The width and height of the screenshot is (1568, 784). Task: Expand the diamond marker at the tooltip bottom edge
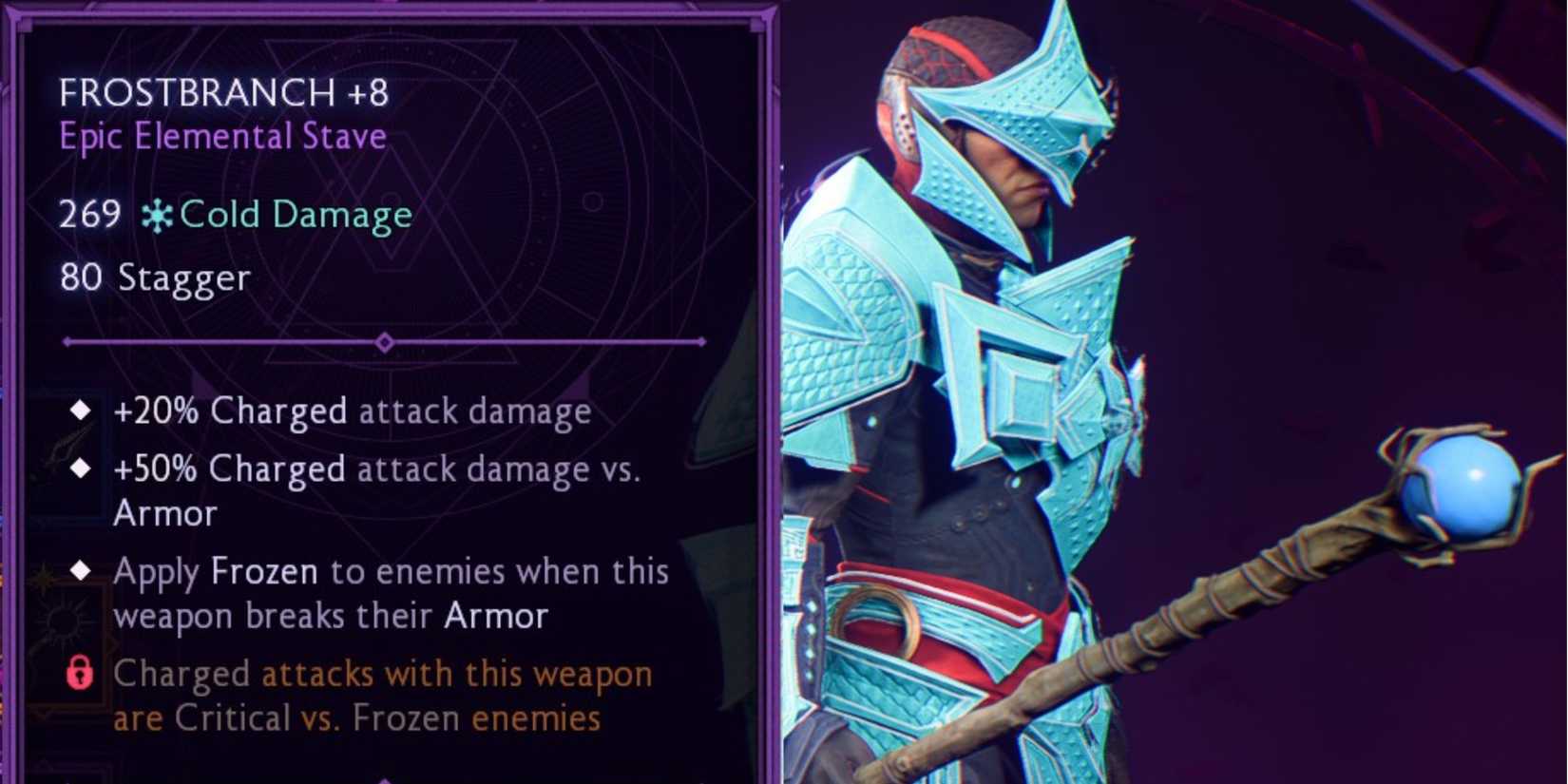385,777
